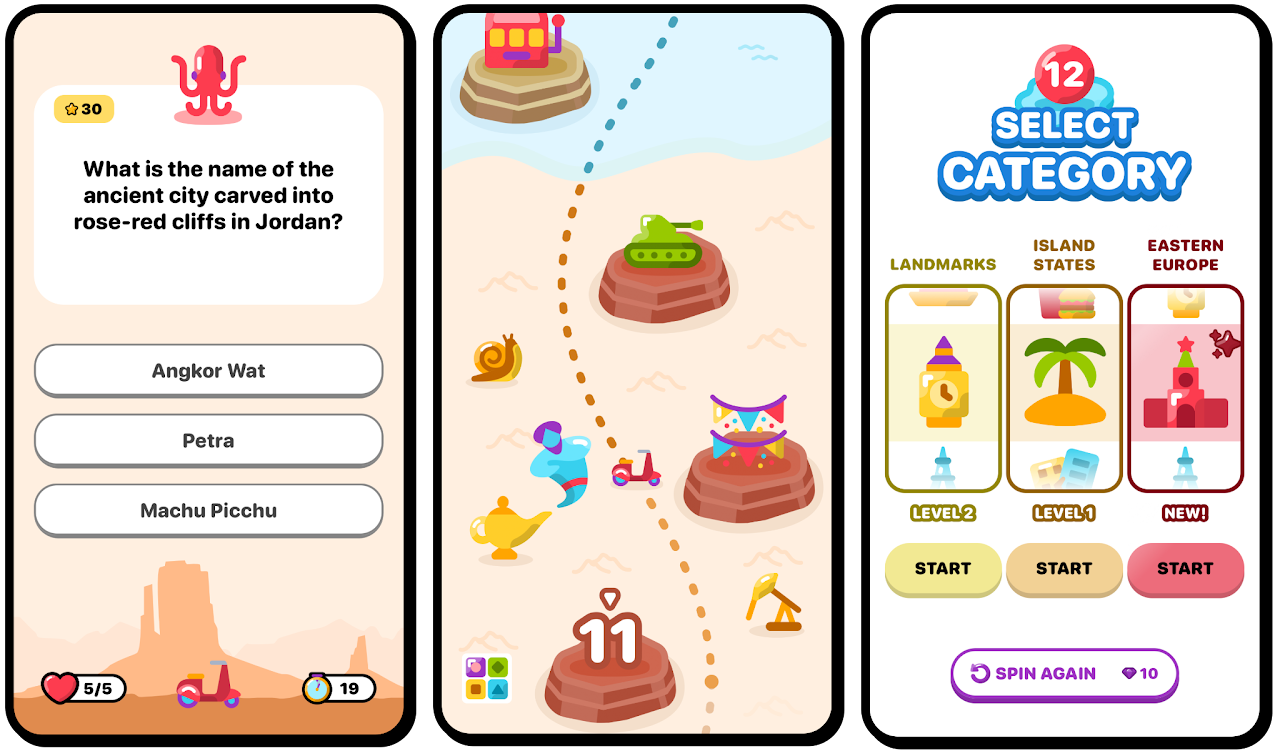Choose Machu Picchu as your answer
Screen dimensions: 1280x754
point(208,510)
